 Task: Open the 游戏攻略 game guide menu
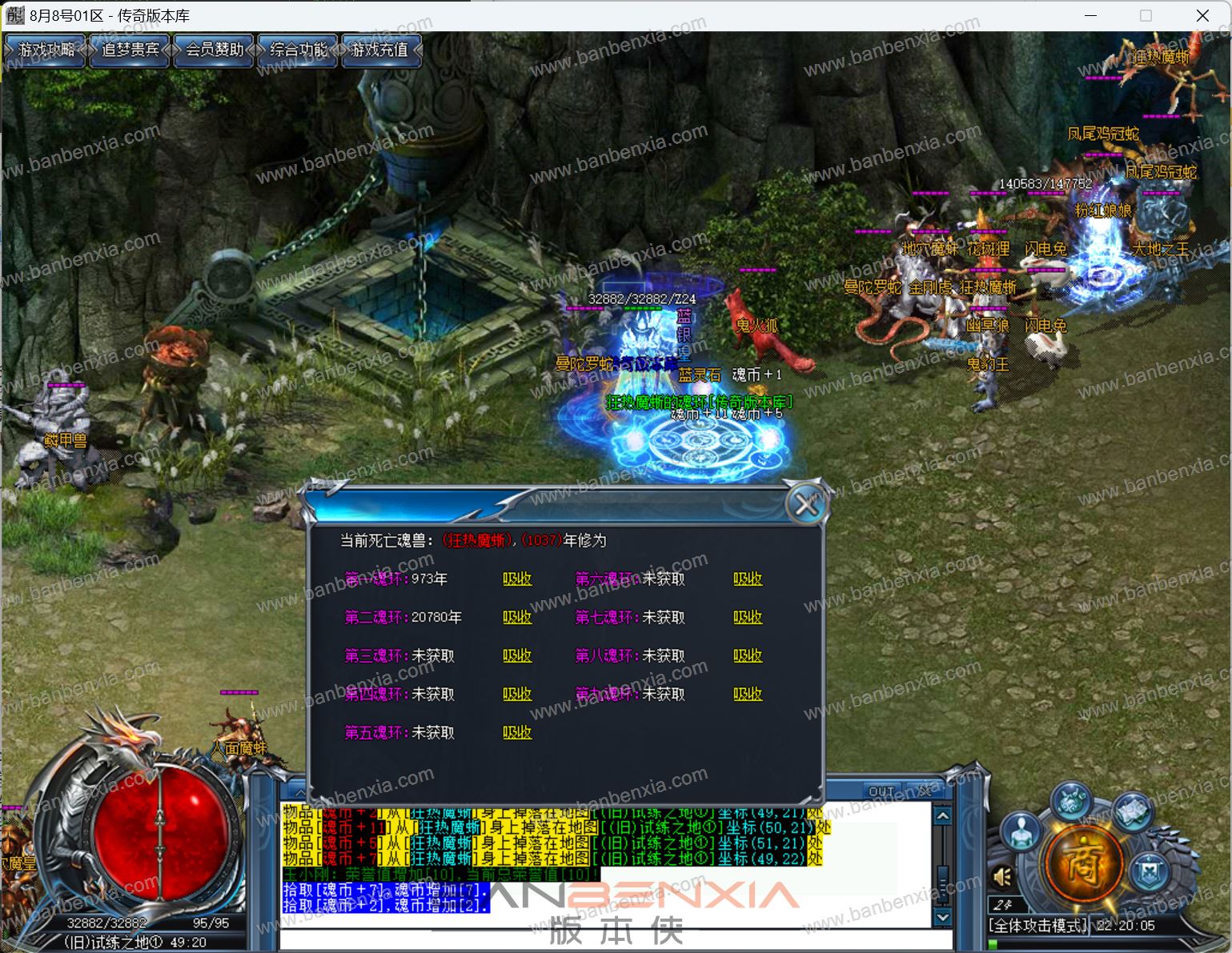tap(46, 50)
